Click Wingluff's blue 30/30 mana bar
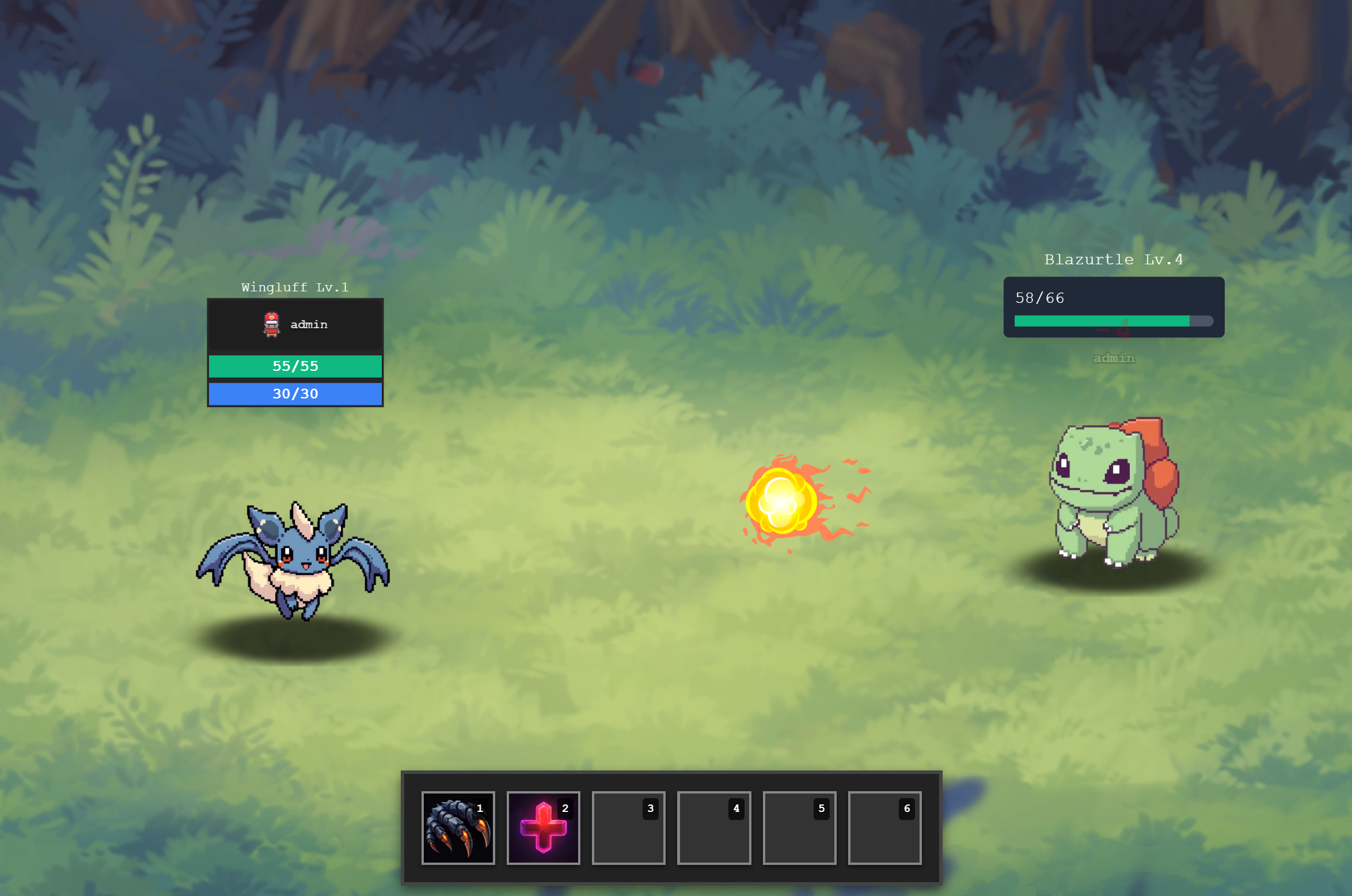 coord(295,394)
